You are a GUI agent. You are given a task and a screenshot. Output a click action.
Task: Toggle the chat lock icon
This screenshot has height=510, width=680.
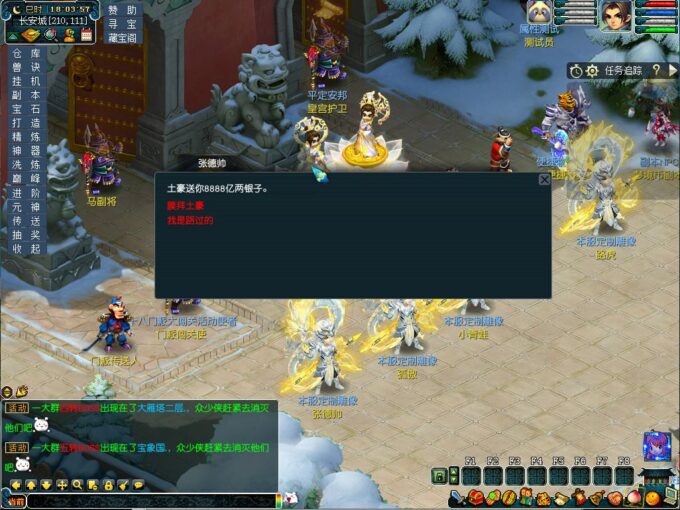pos(108,485)
